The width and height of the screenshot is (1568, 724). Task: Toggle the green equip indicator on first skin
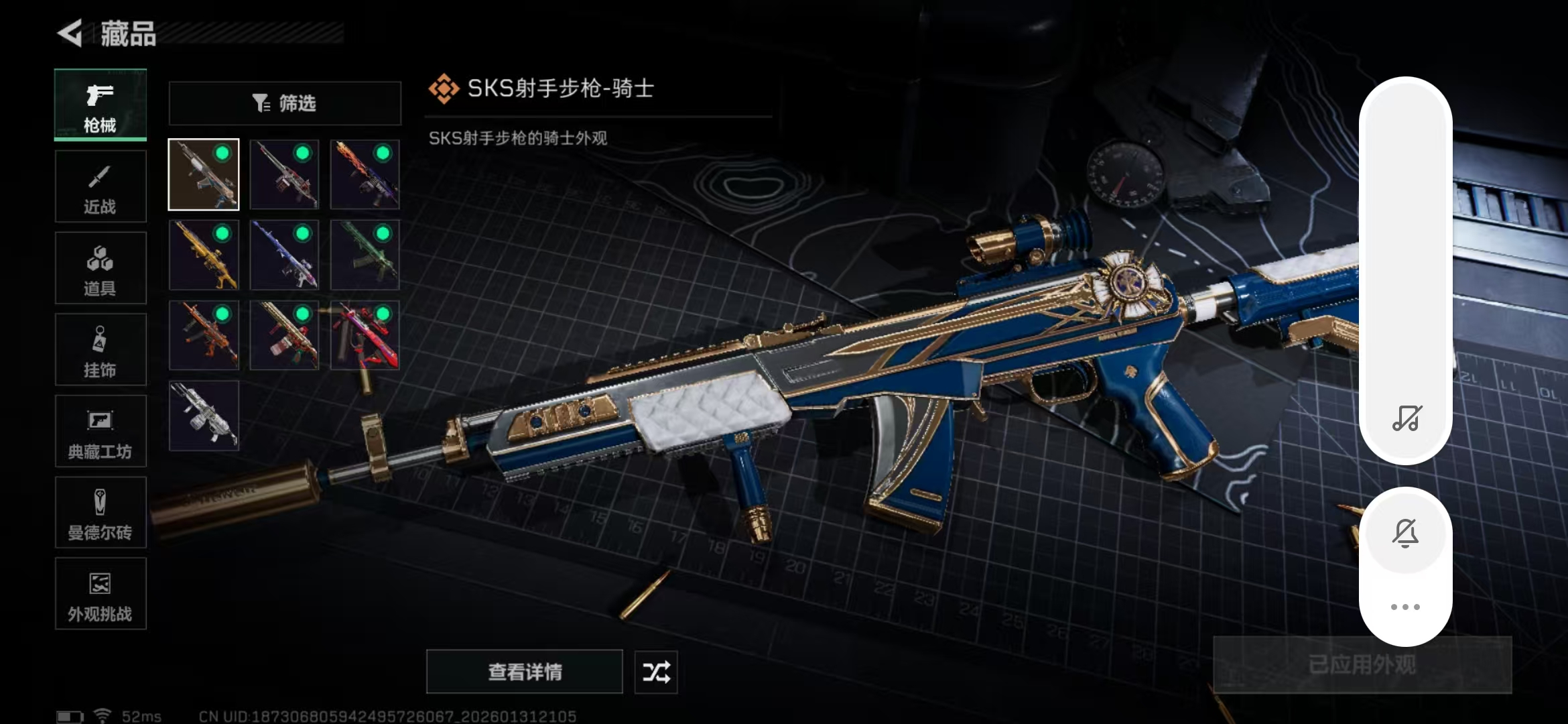click(x=222, y=154)
